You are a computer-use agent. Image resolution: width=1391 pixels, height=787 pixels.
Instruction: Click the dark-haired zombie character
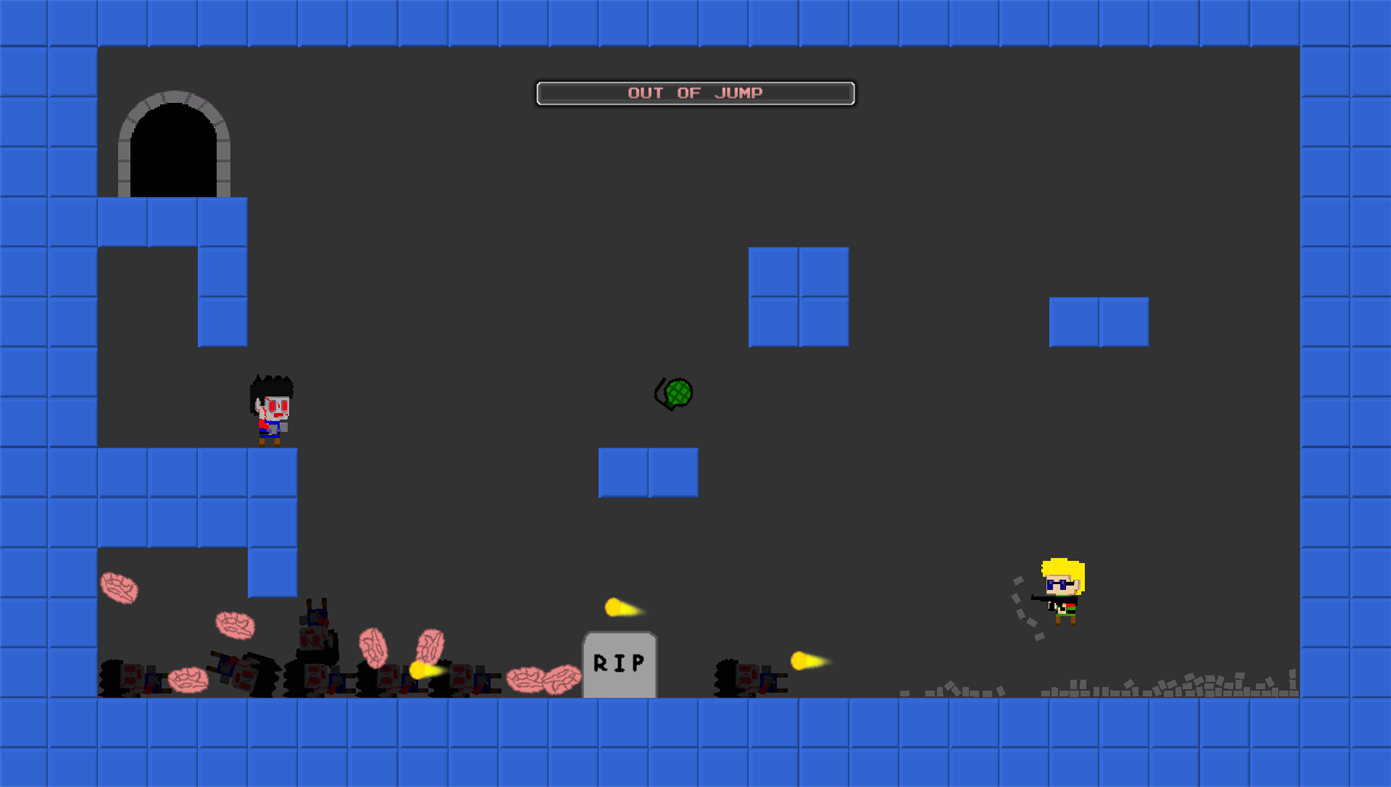(270, 407)
